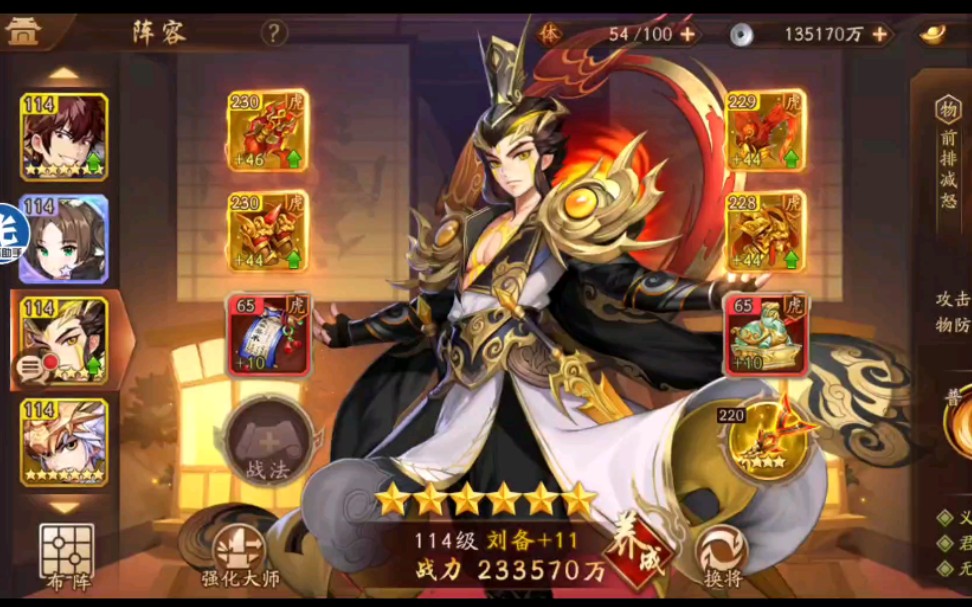Add silver coins with the plus button

point(880,34)
